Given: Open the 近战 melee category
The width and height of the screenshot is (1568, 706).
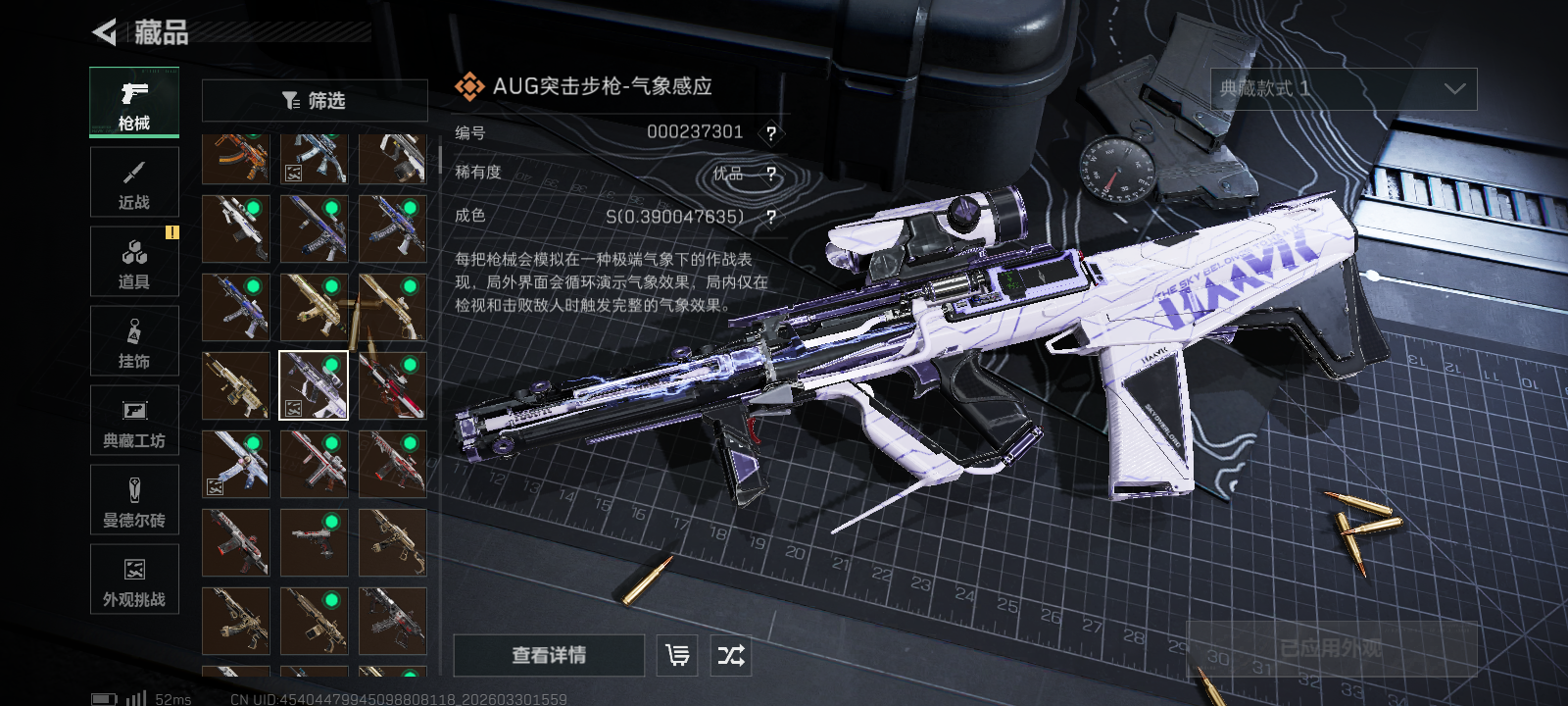Looking at the screenshot, I should [134, 182].
